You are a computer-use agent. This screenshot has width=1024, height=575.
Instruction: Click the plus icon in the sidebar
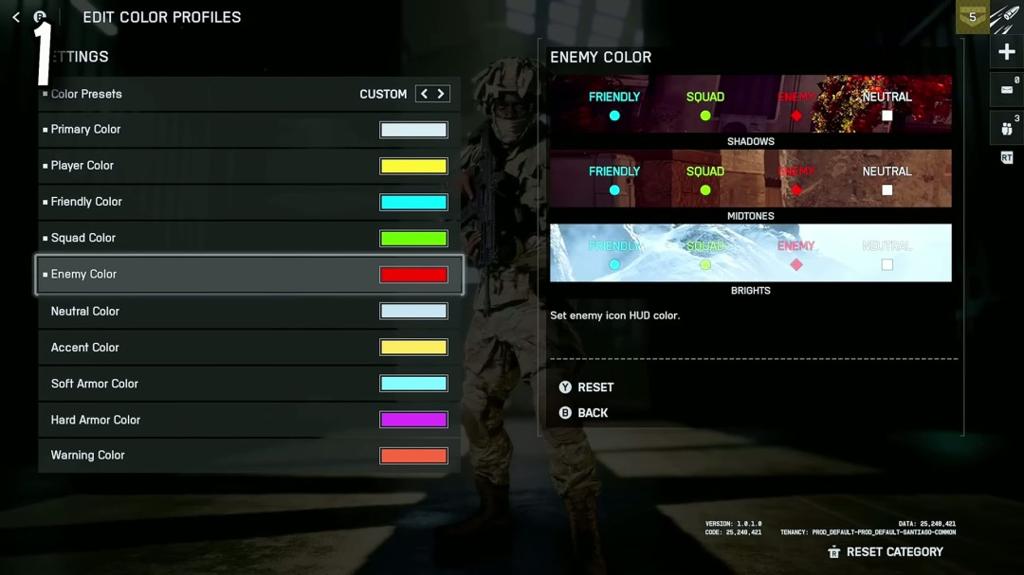click(1007, 53)
